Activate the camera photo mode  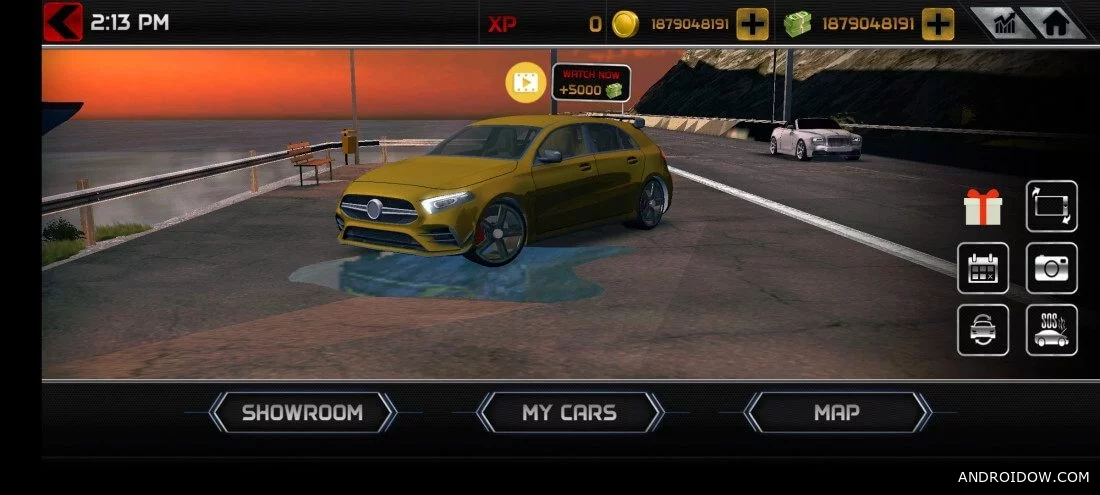1051,268
